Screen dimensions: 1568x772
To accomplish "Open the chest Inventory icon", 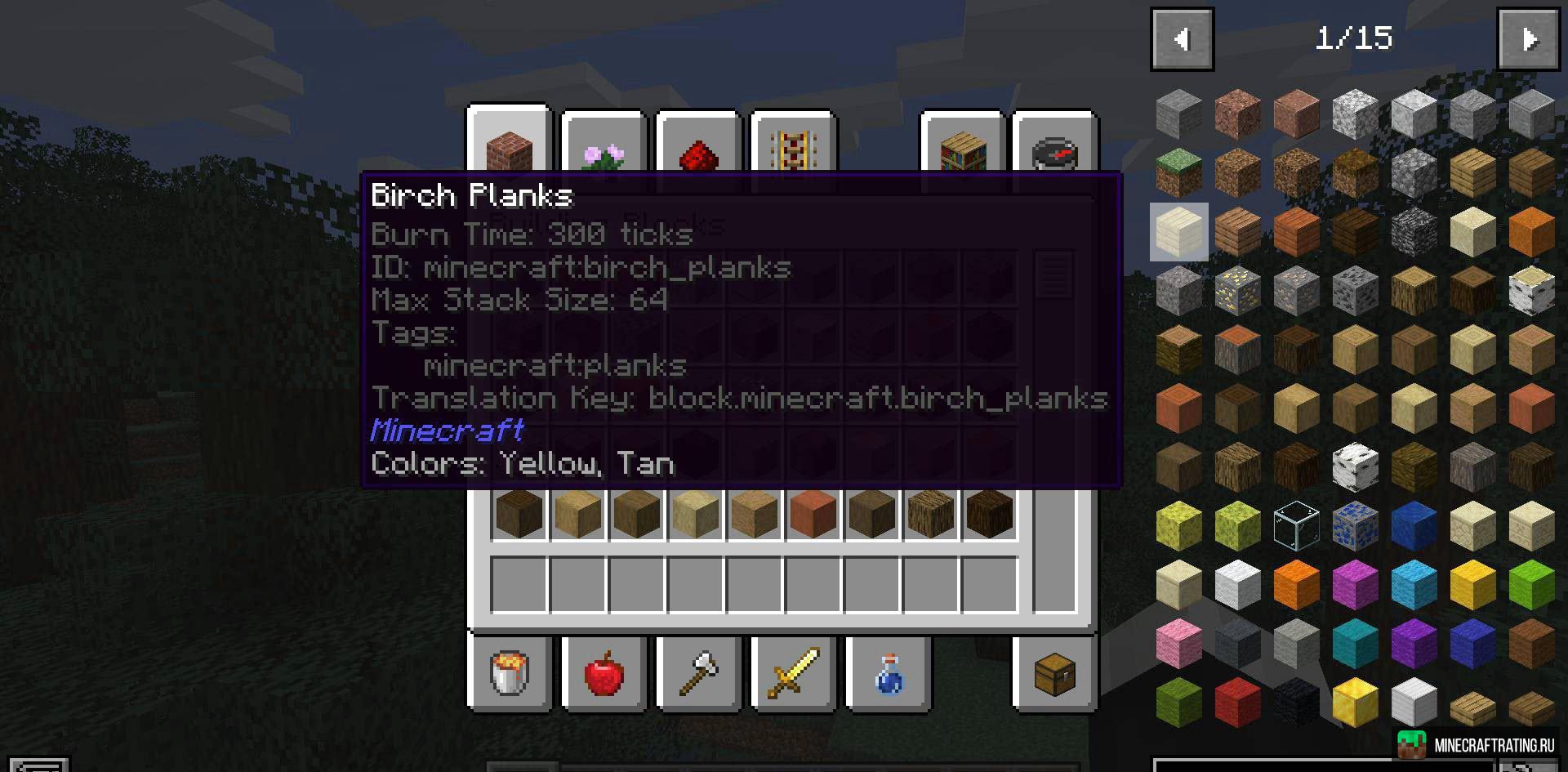I will pyautogui.click(x=1053, y=674).
